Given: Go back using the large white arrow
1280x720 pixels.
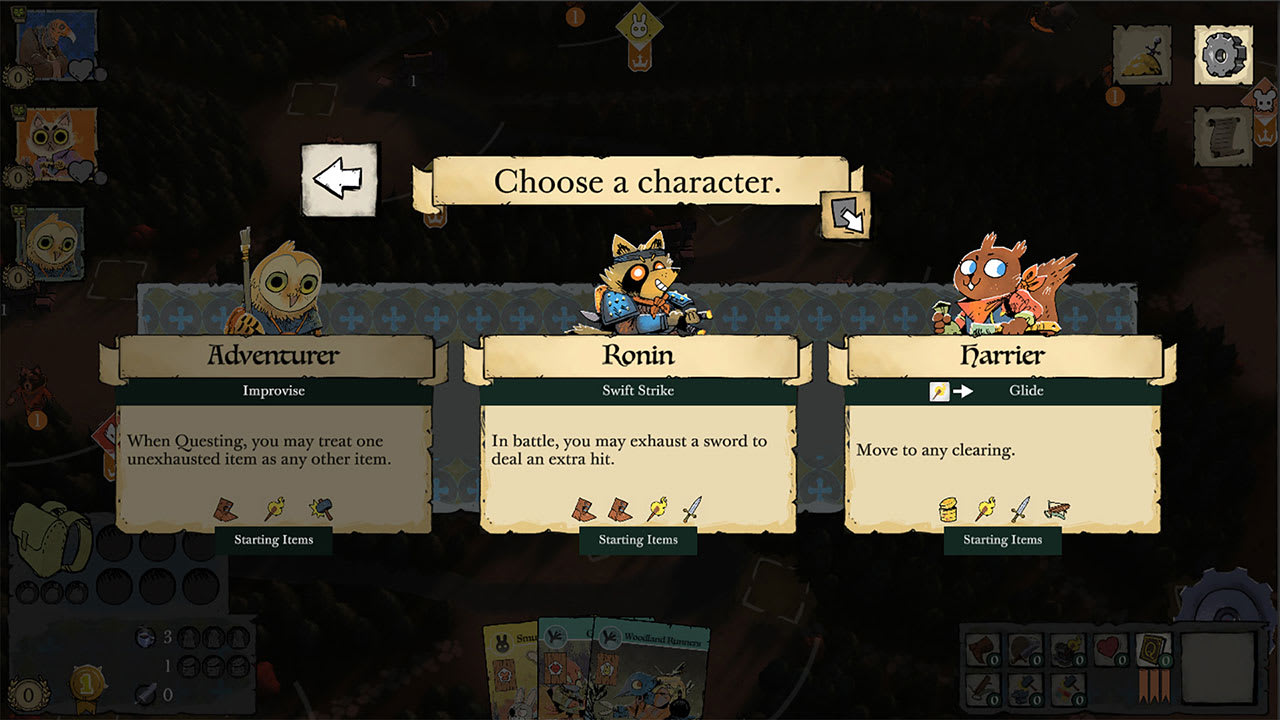Looking at the screenshot, I should coord(339,180).
